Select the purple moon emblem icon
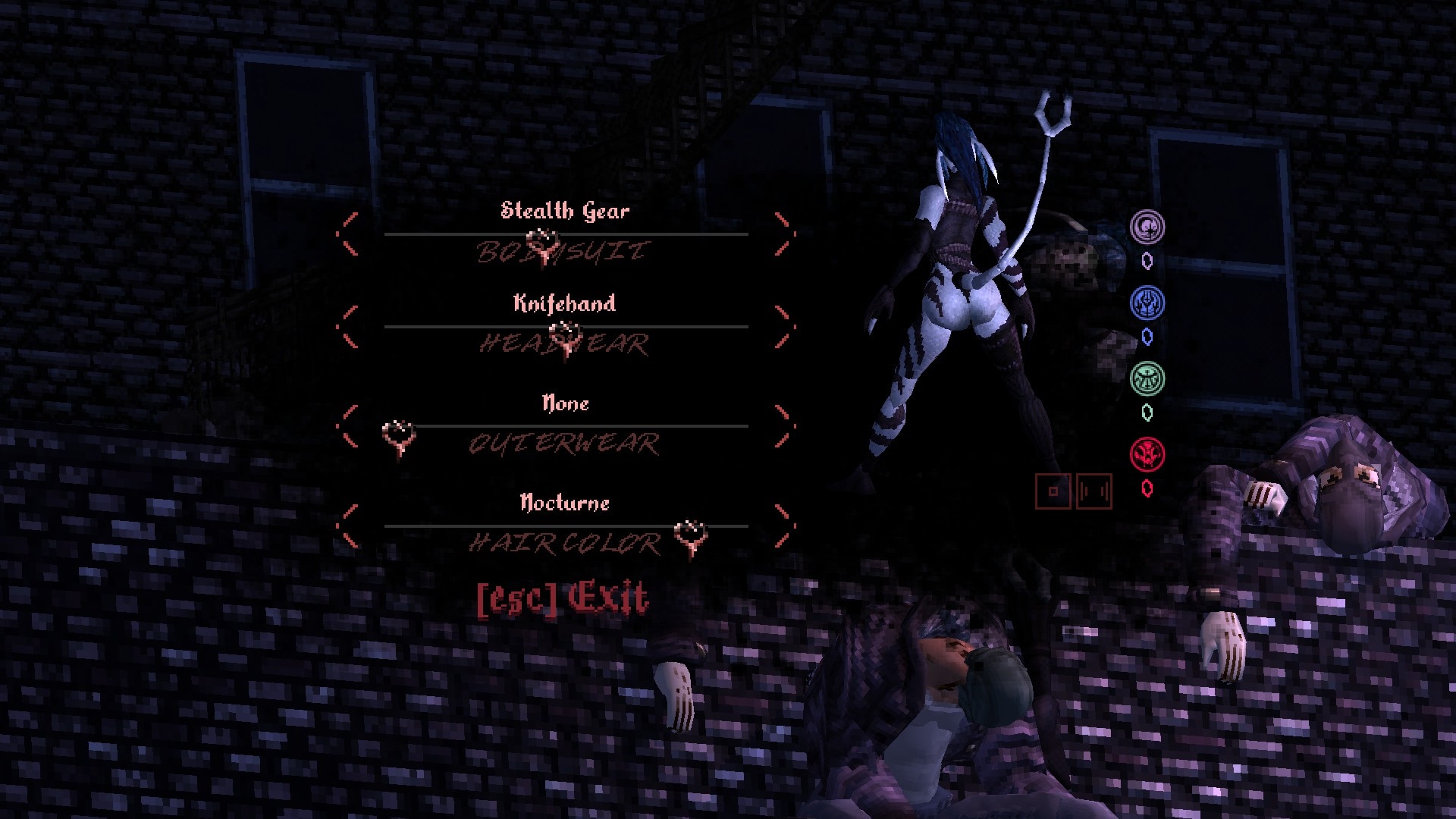The width and height of the screenshot is (1456, 819). click(1147, 227)
